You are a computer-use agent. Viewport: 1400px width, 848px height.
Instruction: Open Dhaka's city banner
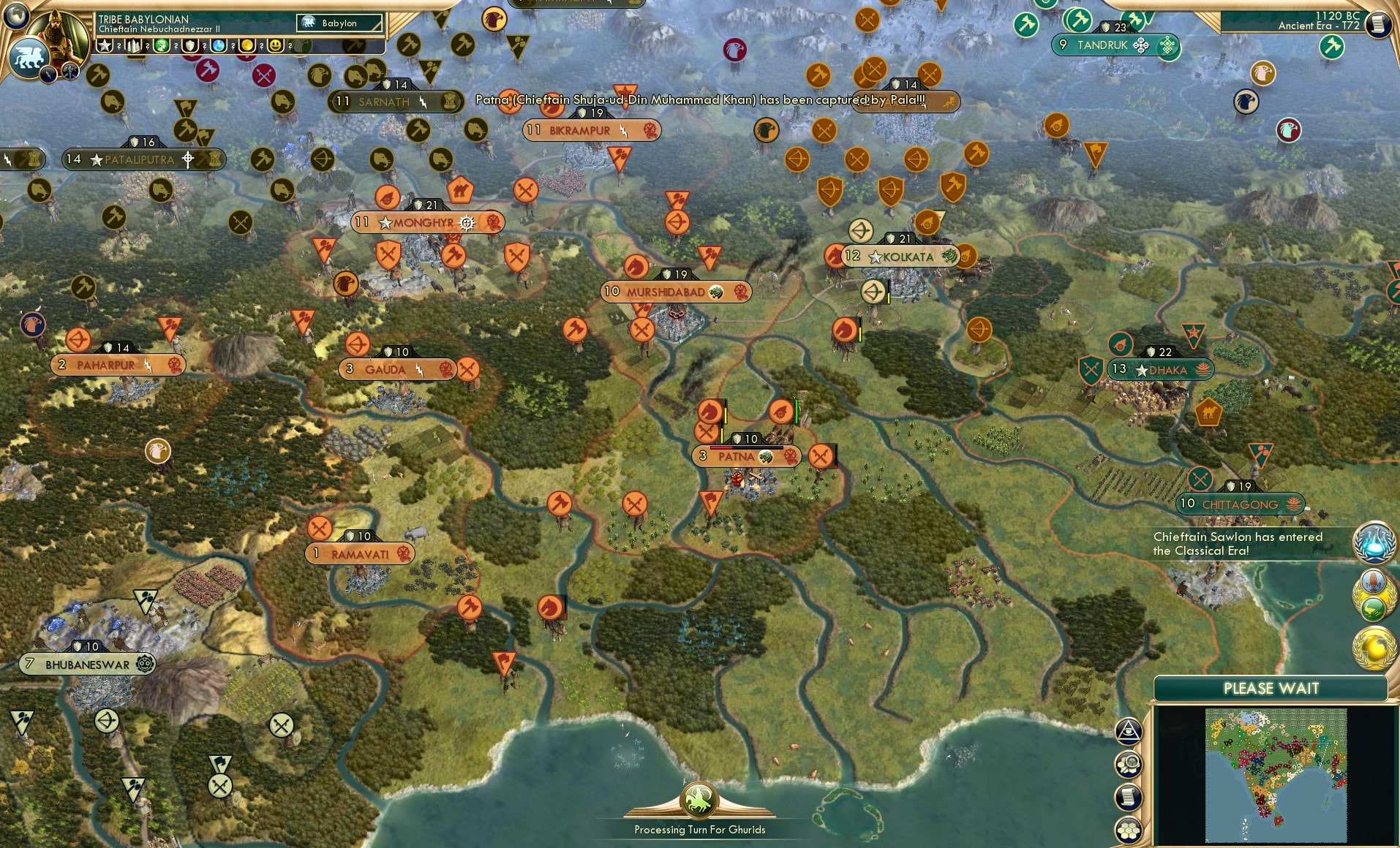(x=1162, y=369)
